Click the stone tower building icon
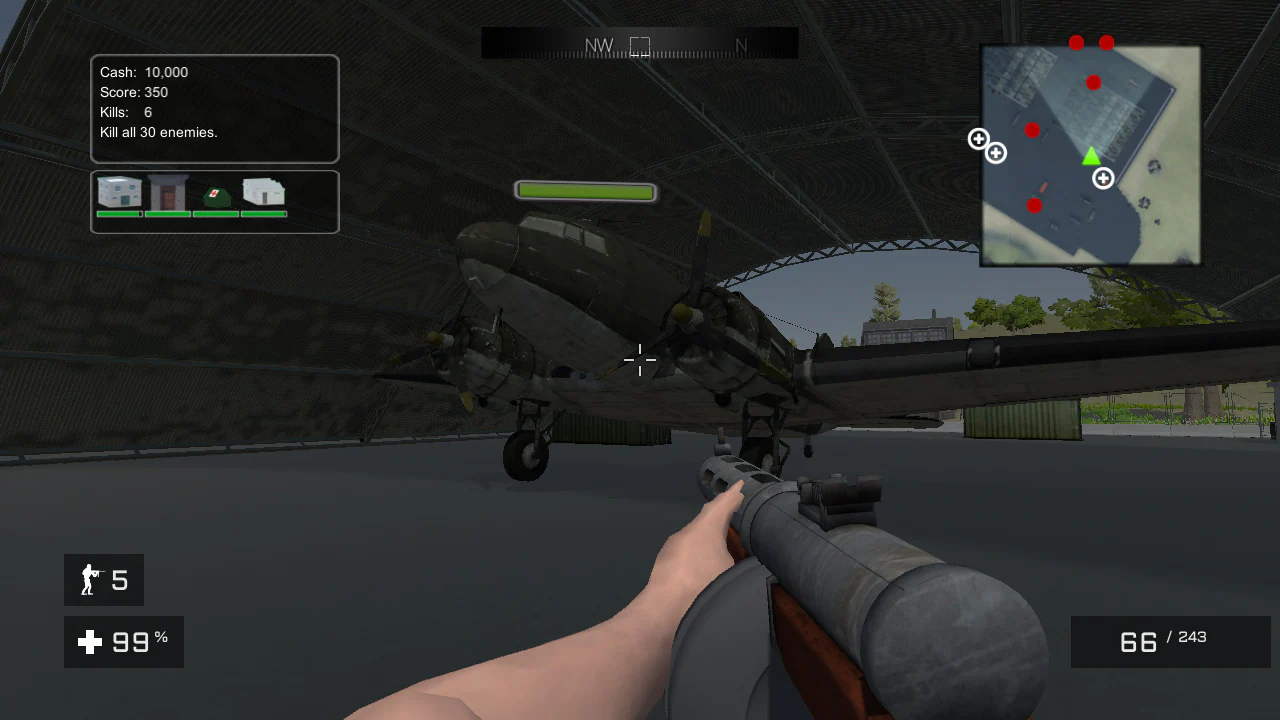Screen dimensions: 1280x720 click(168, 191)
